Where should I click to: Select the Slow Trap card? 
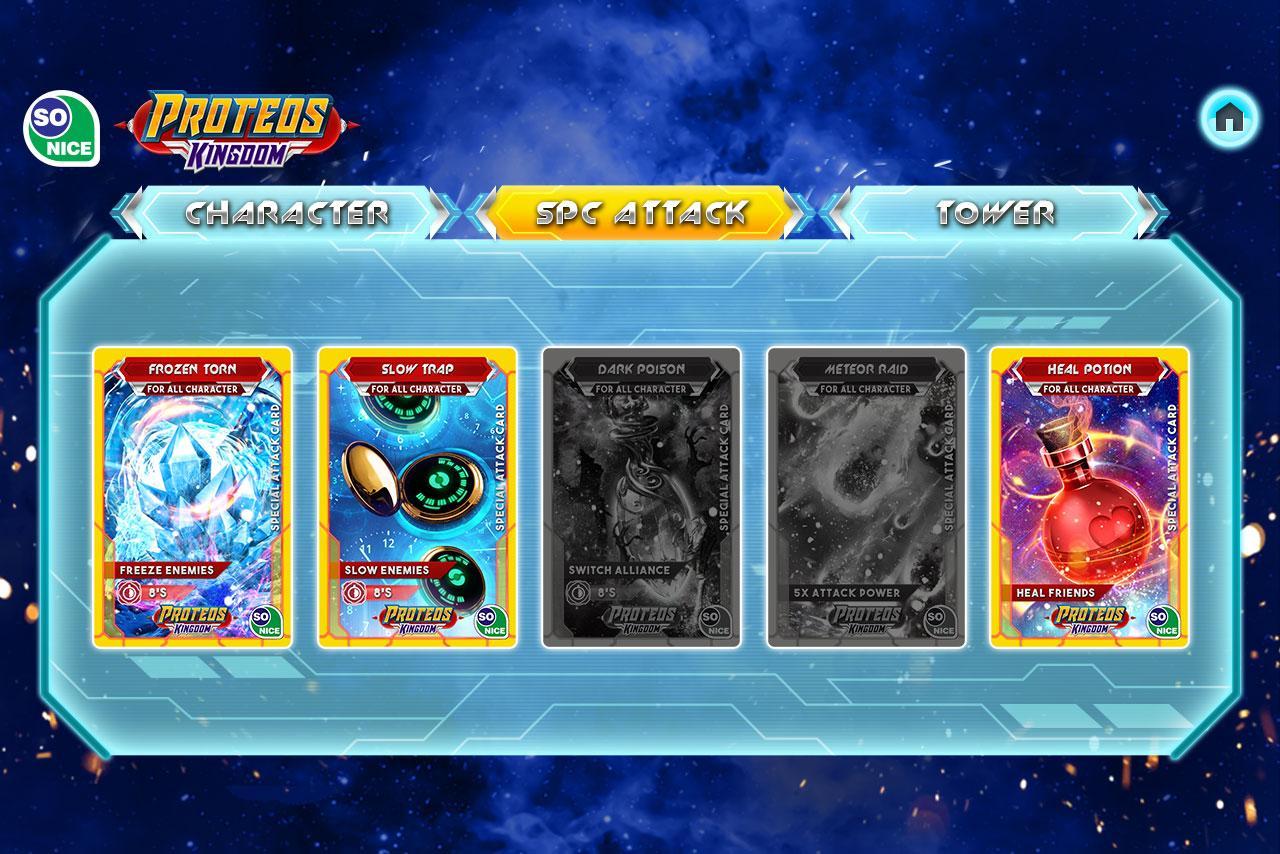click(418, 497)
